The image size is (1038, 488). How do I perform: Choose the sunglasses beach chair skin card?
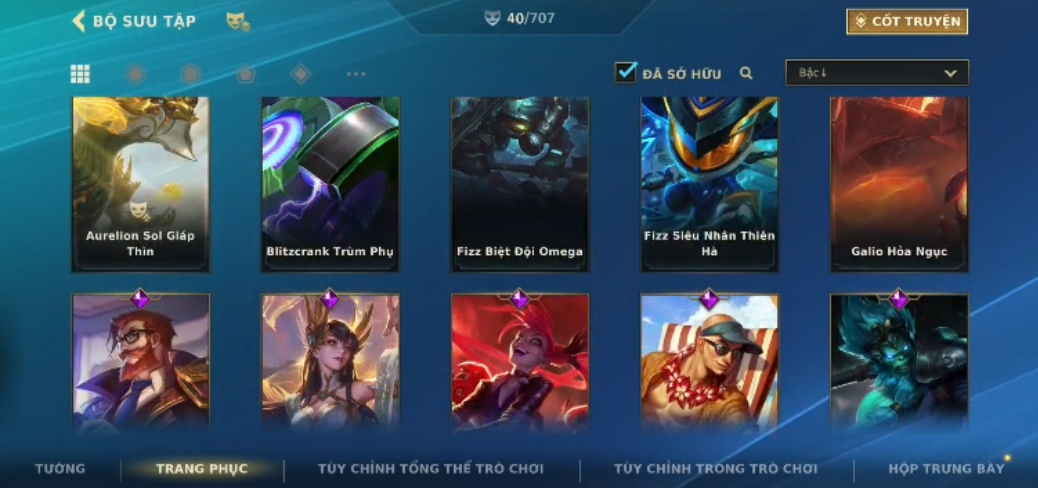pos(709,362)
